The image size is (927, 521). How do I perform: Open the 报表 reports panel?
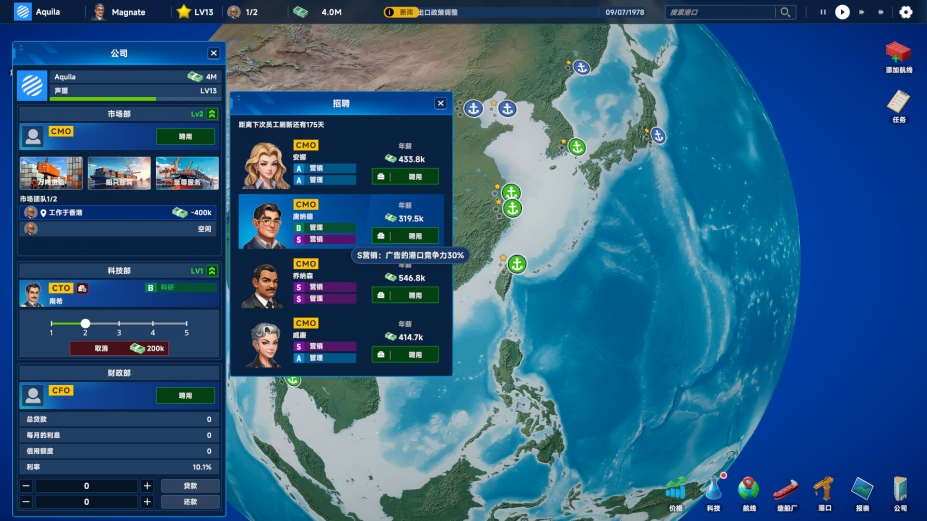pos(862,492)
